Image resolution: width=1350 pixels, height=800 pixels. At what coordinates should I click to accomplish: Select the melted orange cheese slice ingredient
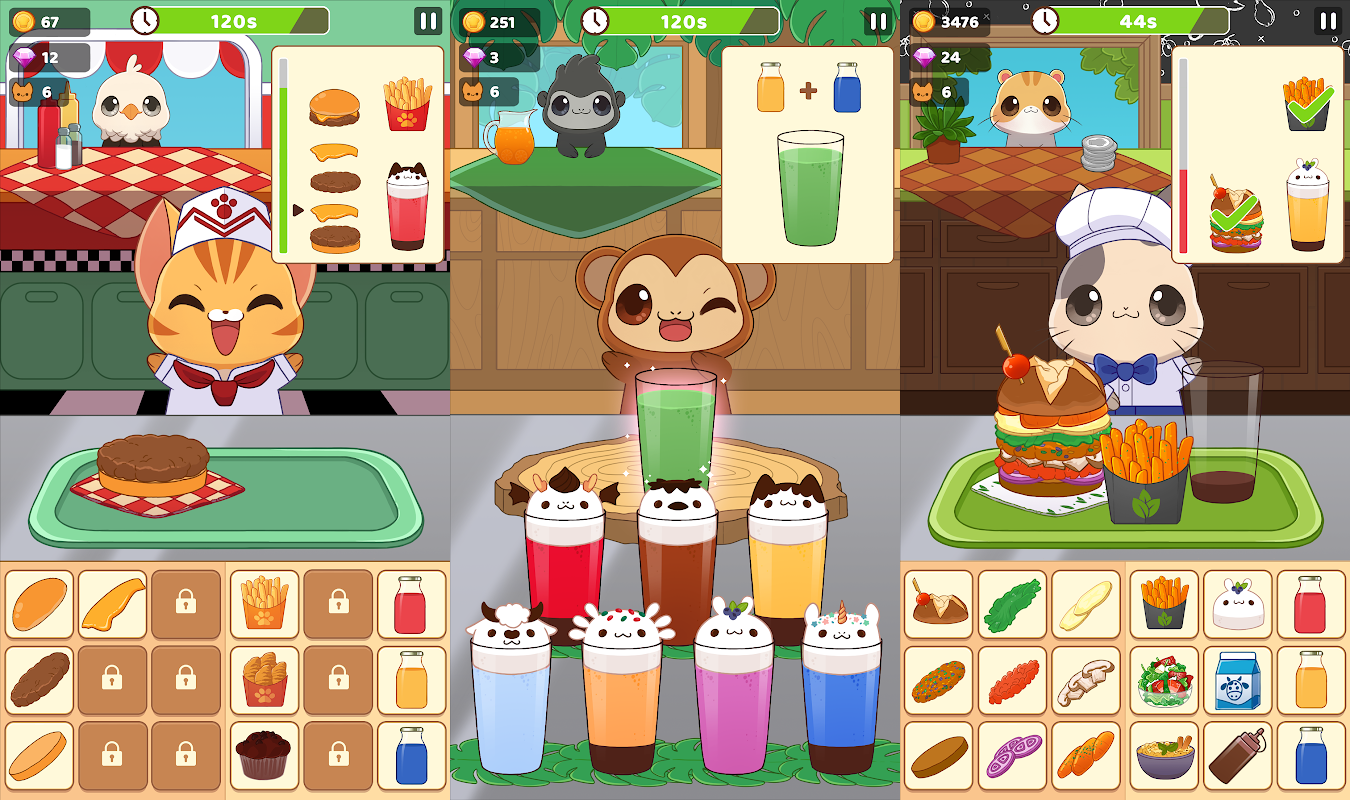point(113,604)
